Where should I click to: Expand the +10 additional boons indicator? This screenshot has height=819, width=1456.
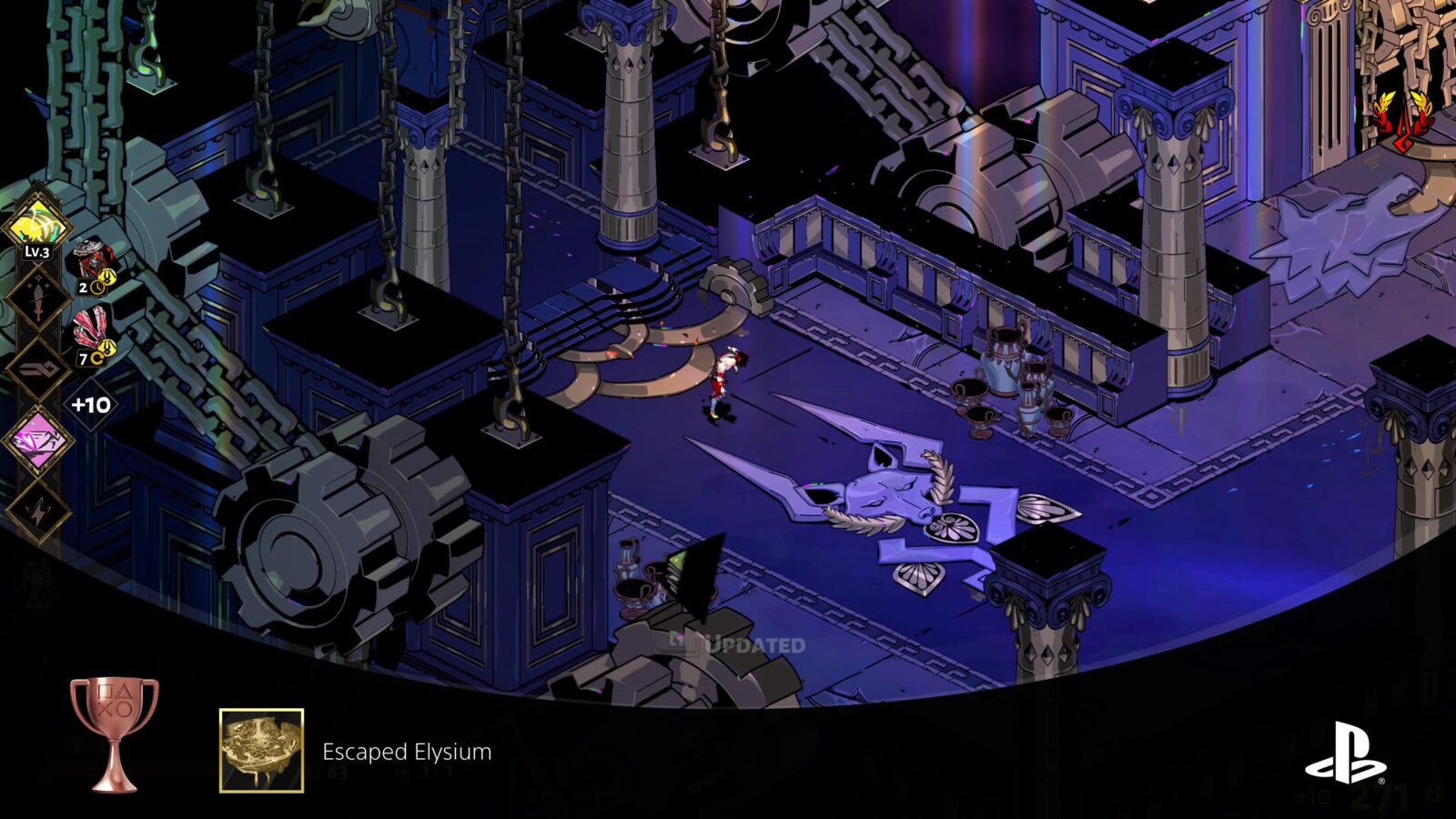click(91, 404)
